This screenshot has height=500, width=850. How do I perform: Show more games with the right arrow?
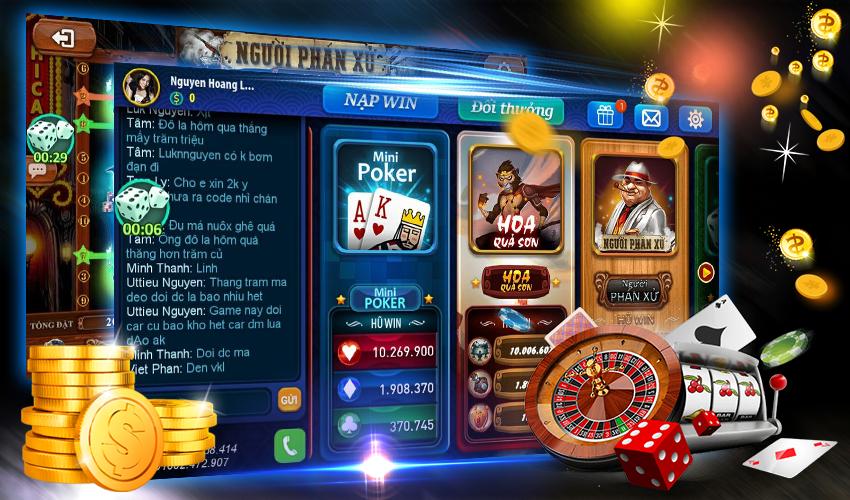707,271
